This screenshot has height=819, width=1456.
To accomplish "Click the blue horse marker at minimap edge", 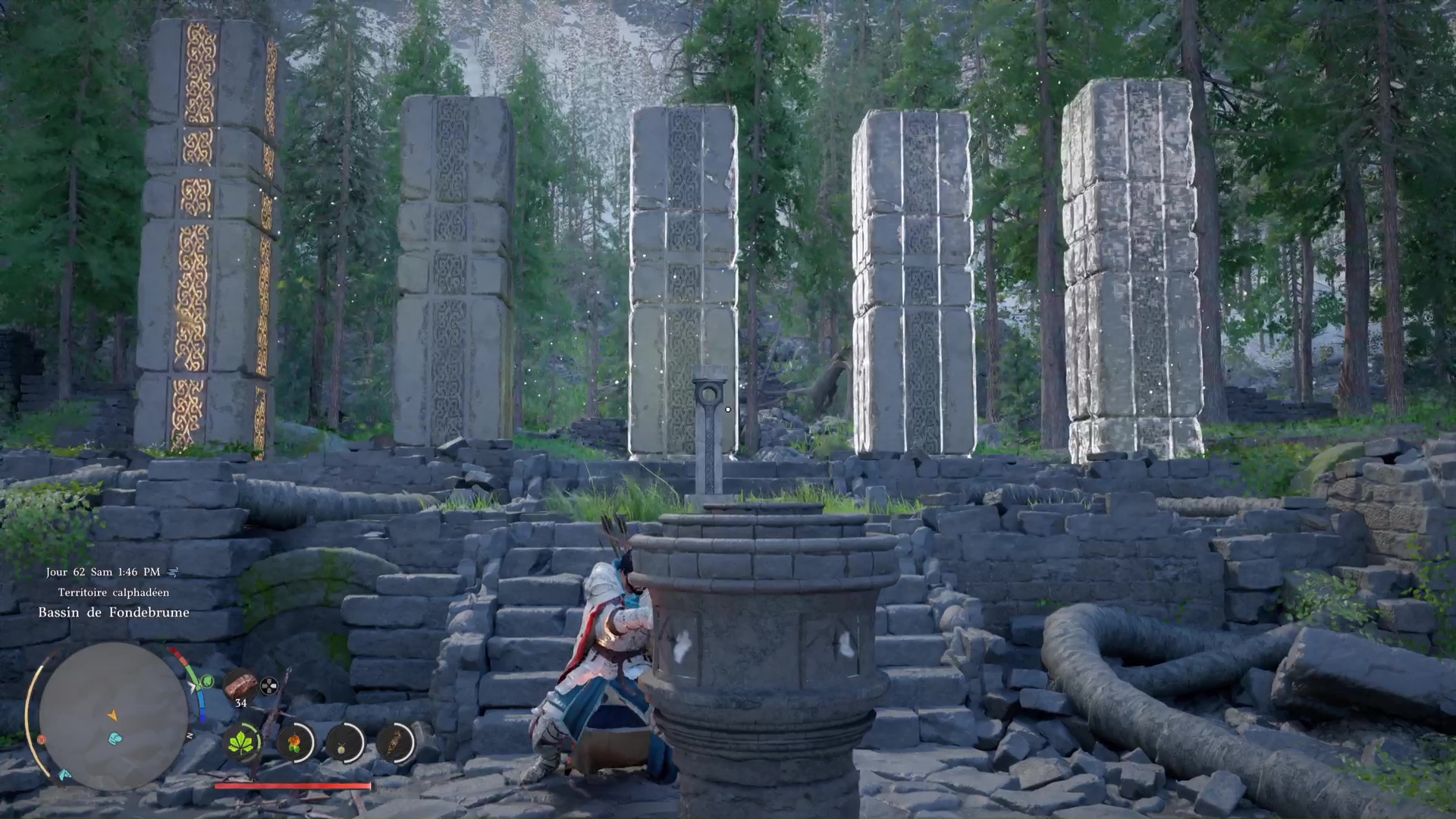I will [x=64, y=775].
